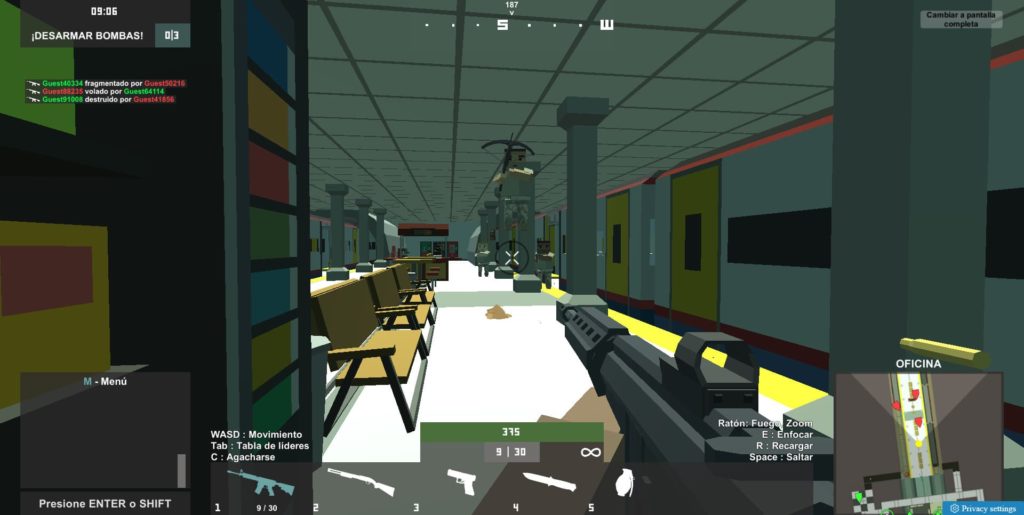This screenshot has height=515, width=1024.
Task: Equip the pistol from the weapon bar
Action: 461,482
